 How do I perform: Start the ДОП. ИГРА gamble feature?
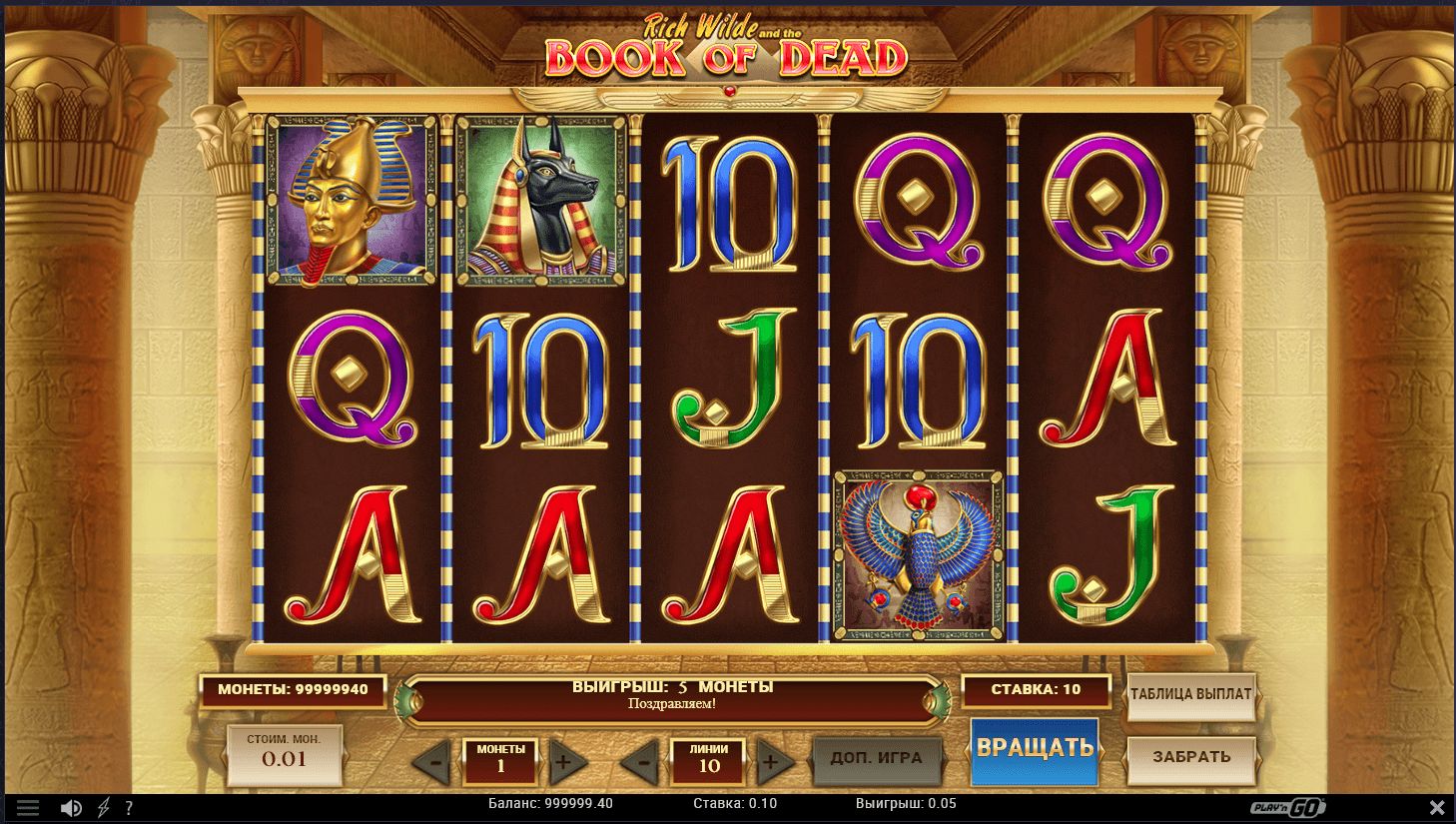tap(876, 758)
